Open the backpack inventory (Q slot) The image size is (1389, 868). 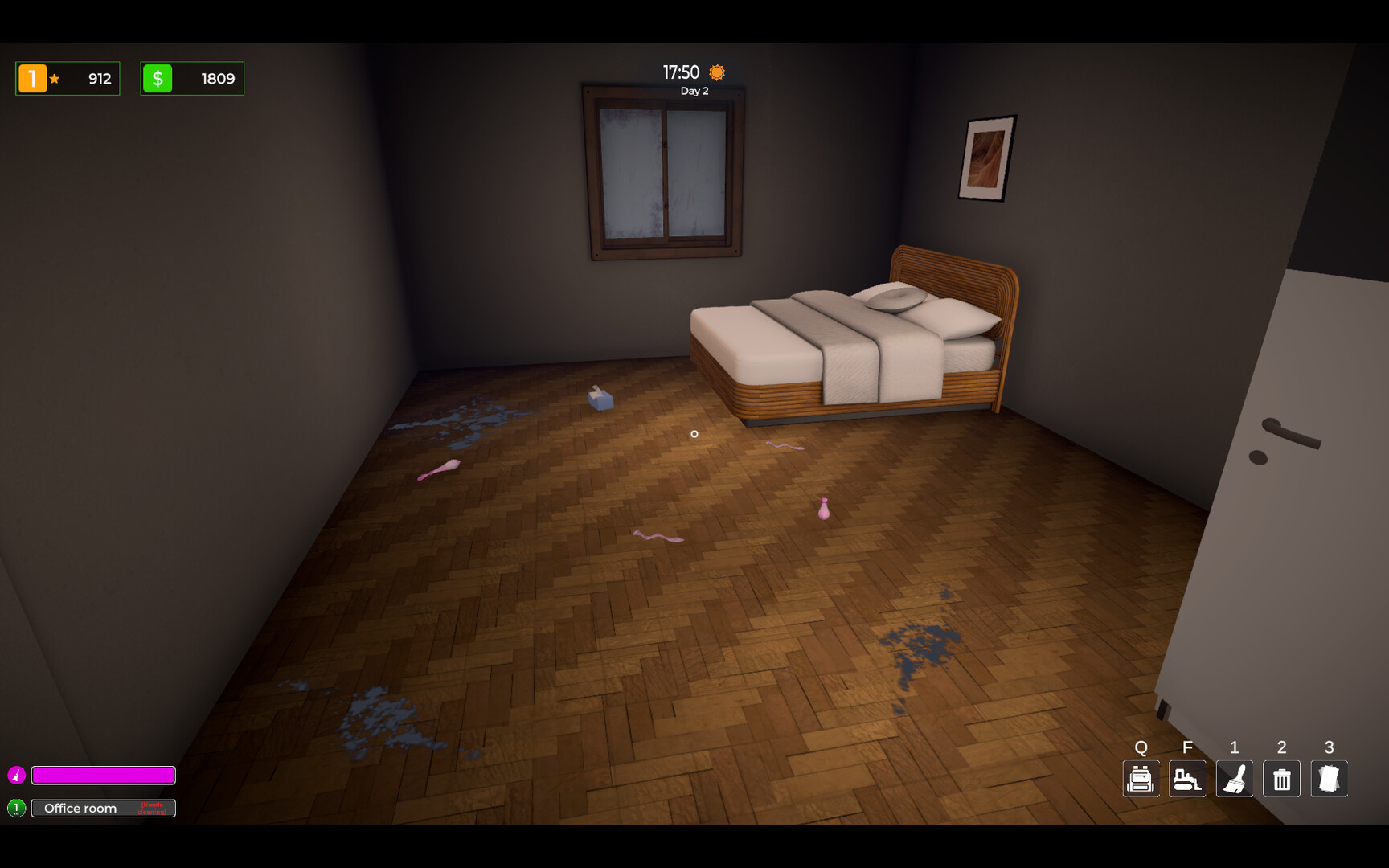1141,778
